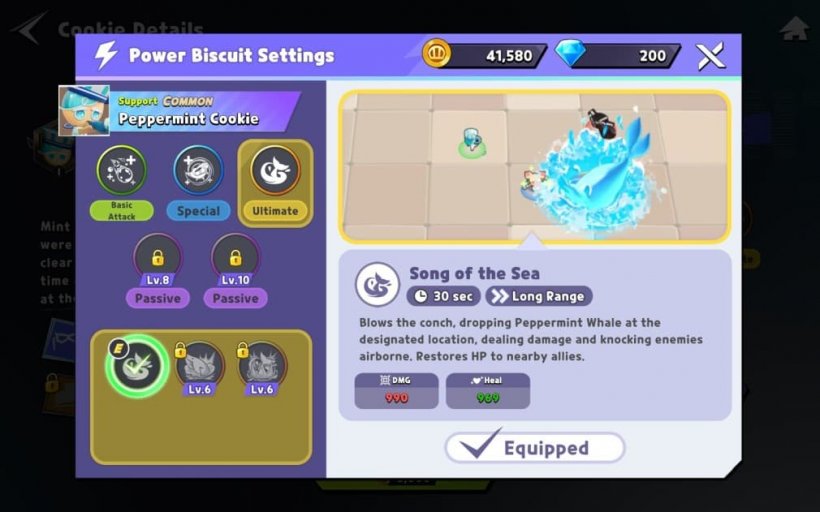Tap the gold coin currency icon
Screen dimensions: 820x512
pyautogui.click(x=437, y=55)
